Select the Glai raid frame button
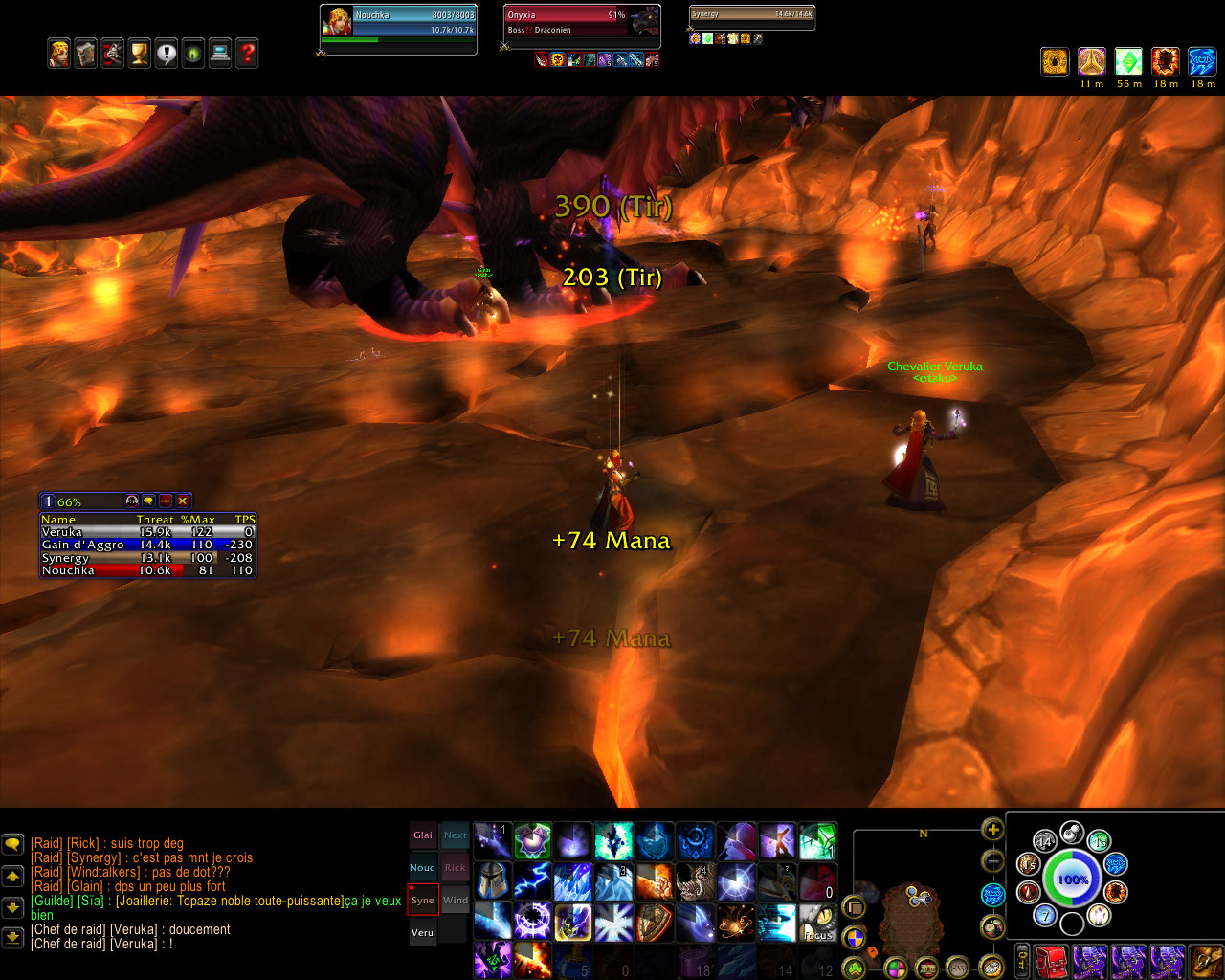1225x980 pixels. click(423, 835)
